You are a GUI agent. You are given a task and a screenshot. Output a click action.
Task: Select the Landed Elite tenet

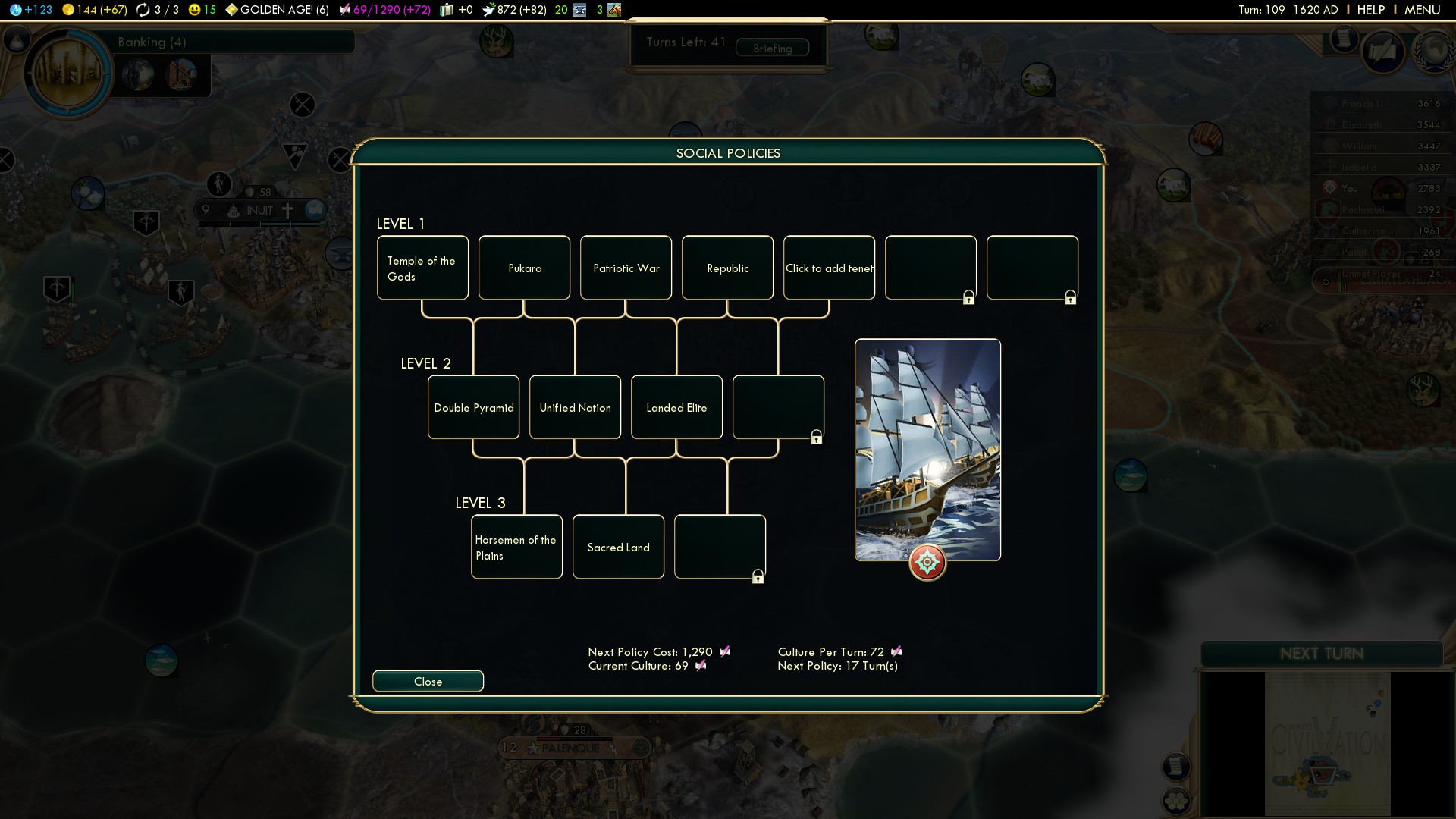(676, 407)
